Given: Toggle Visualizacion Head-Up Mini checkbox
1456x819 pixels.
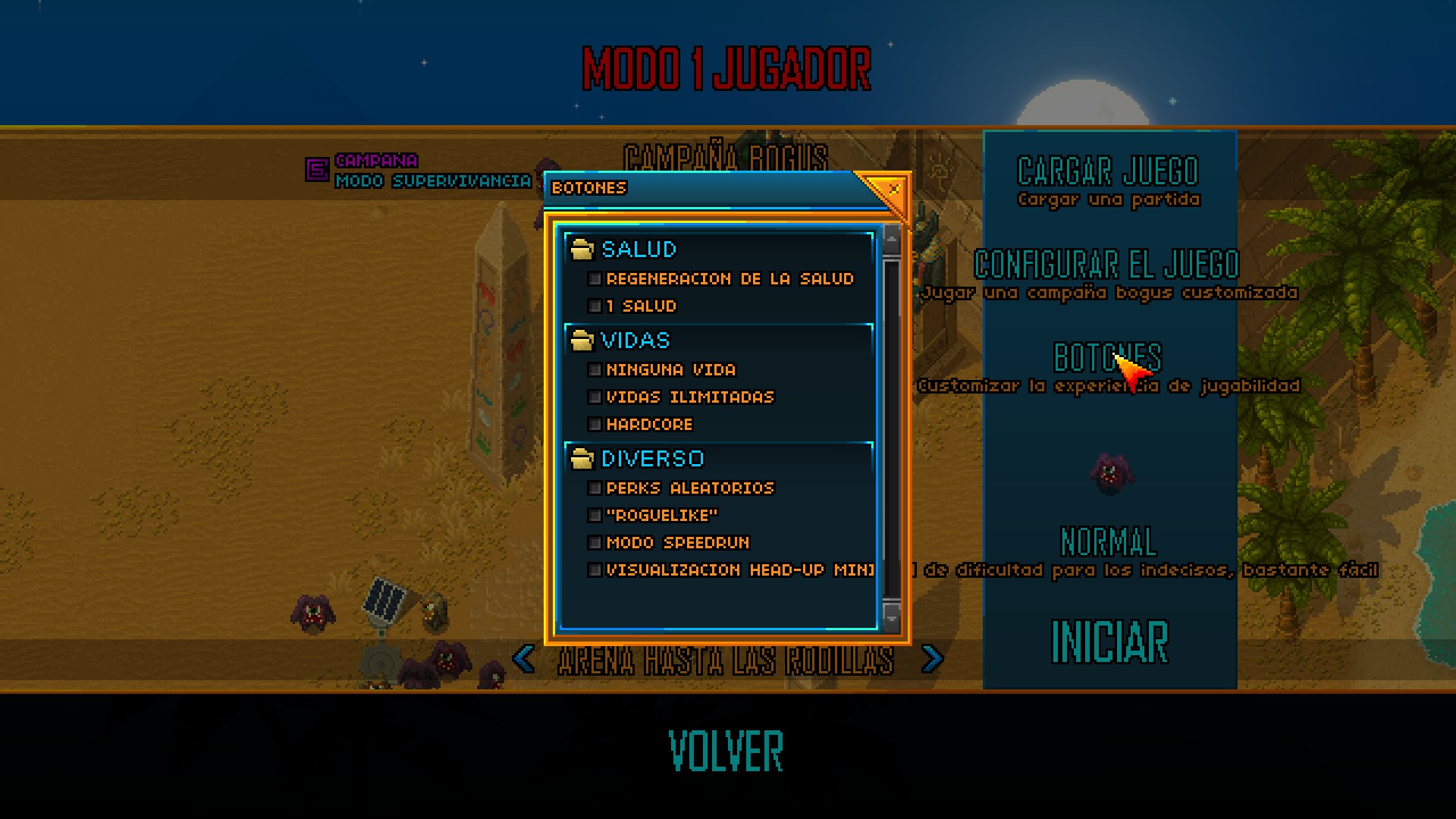Looking at the screenshot, I should tap(595, 570).
